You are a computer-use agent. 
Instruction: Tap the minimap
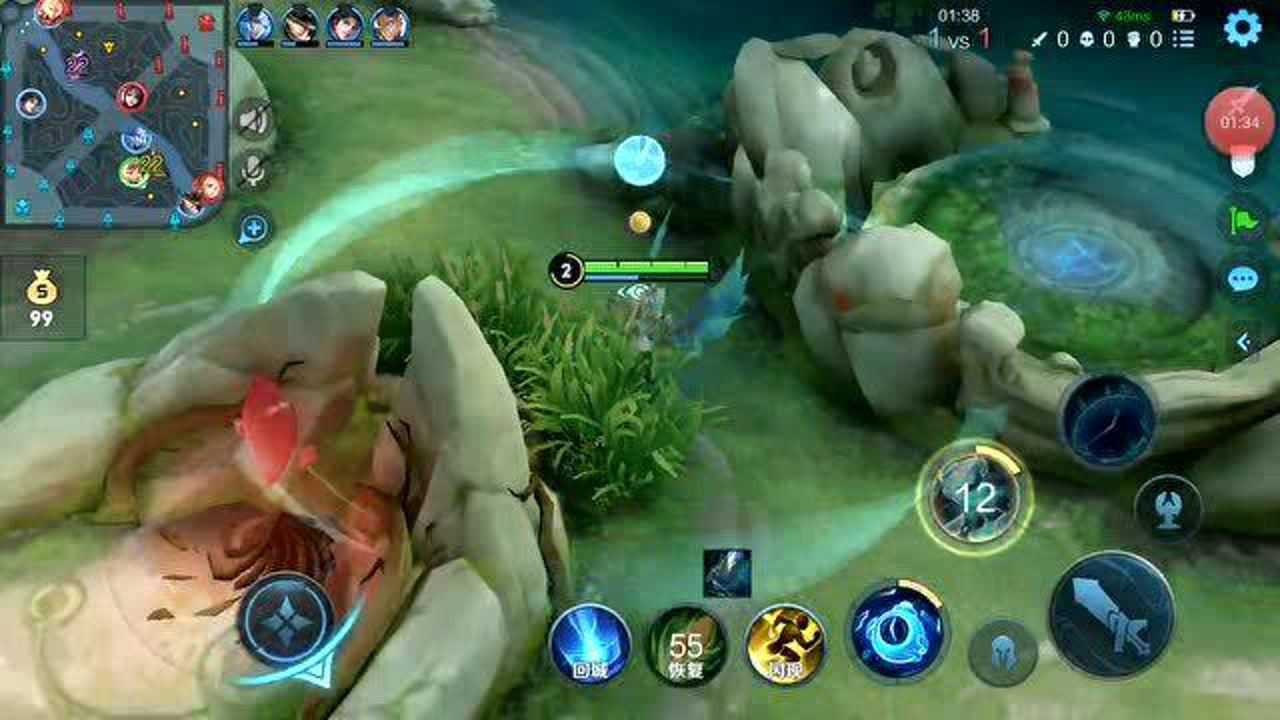pyautogui.click(x=113, y=111)
